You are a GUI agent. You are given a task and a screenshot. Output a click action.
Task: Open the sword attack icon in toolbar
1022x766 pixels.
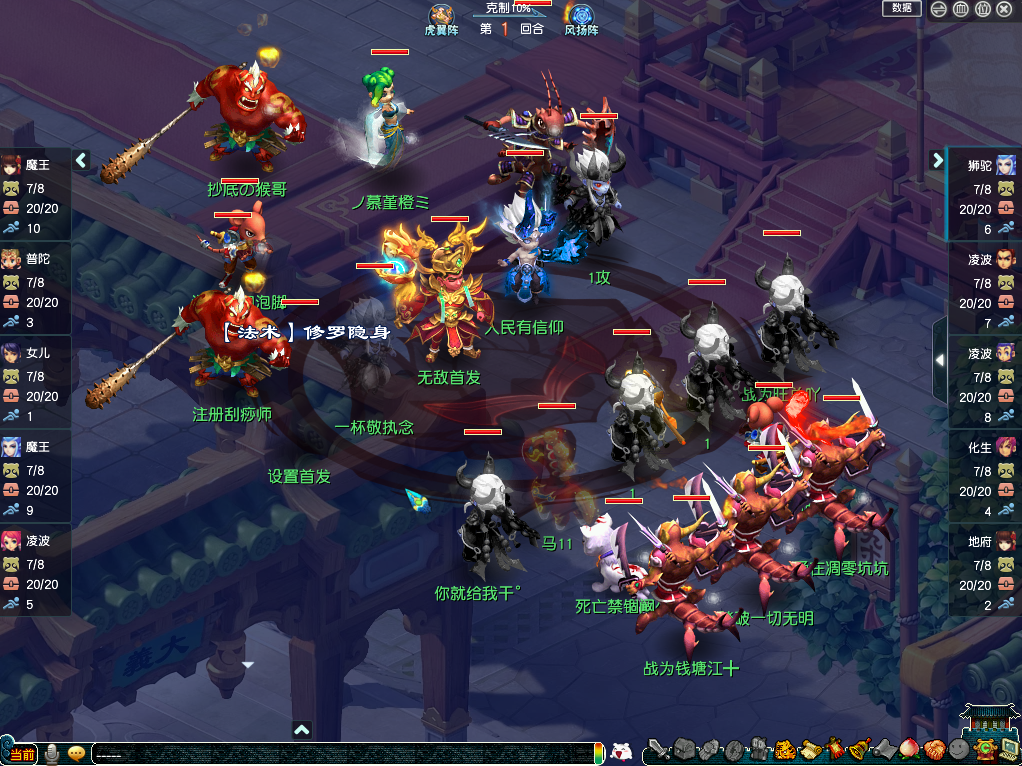tap(657, 749)
